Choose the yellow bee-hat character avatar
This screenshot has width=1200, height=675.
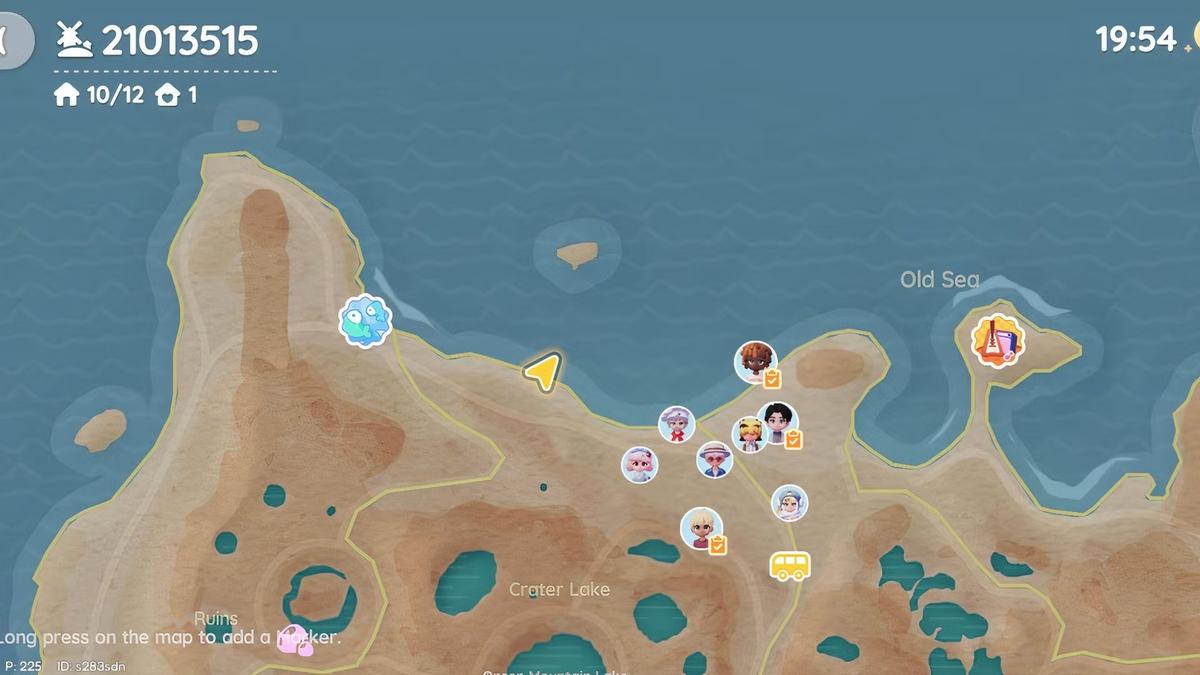(x=748, y=434)
